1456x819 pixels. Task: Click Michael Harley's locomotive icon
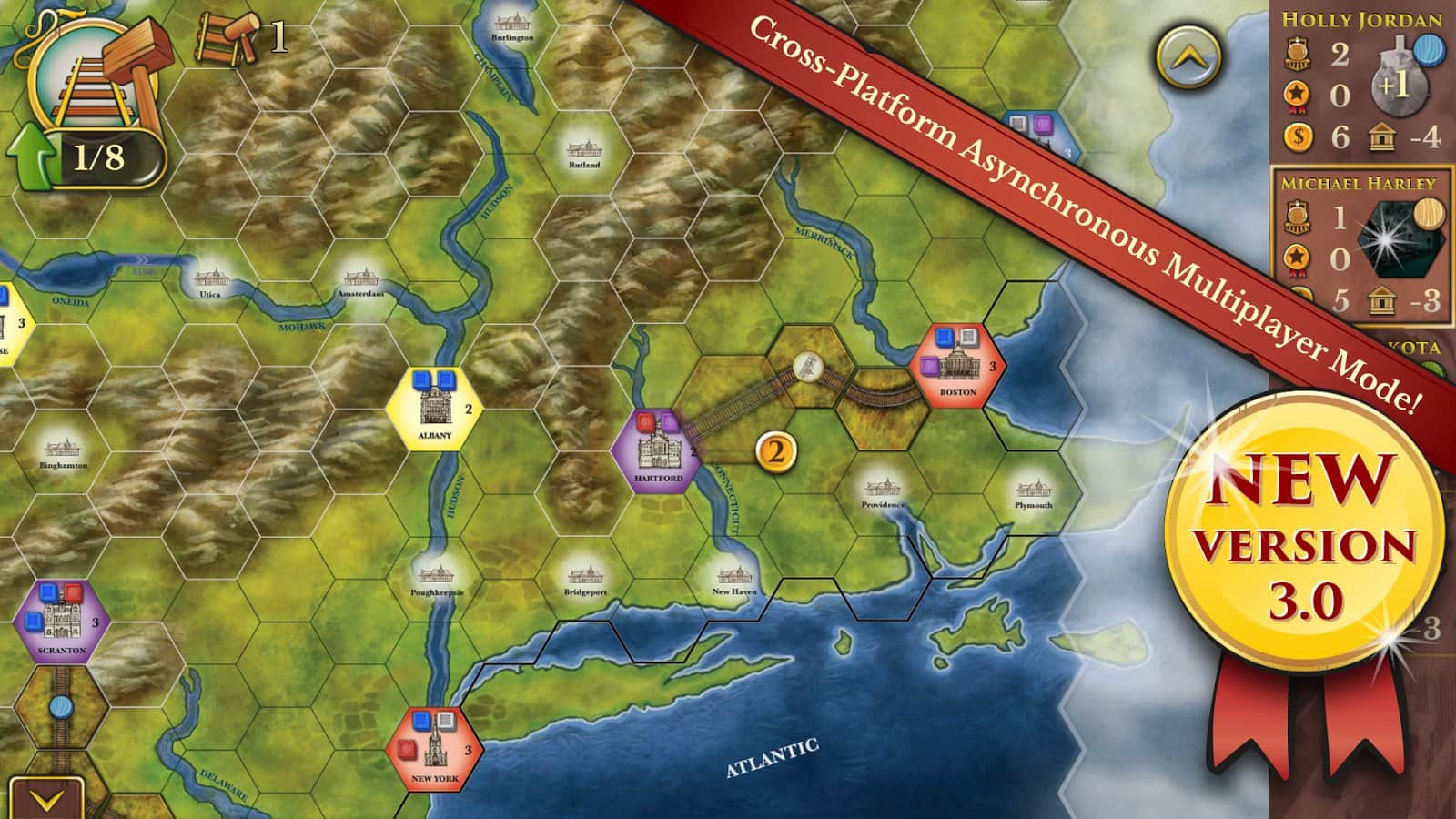(x=1296, y=218)
